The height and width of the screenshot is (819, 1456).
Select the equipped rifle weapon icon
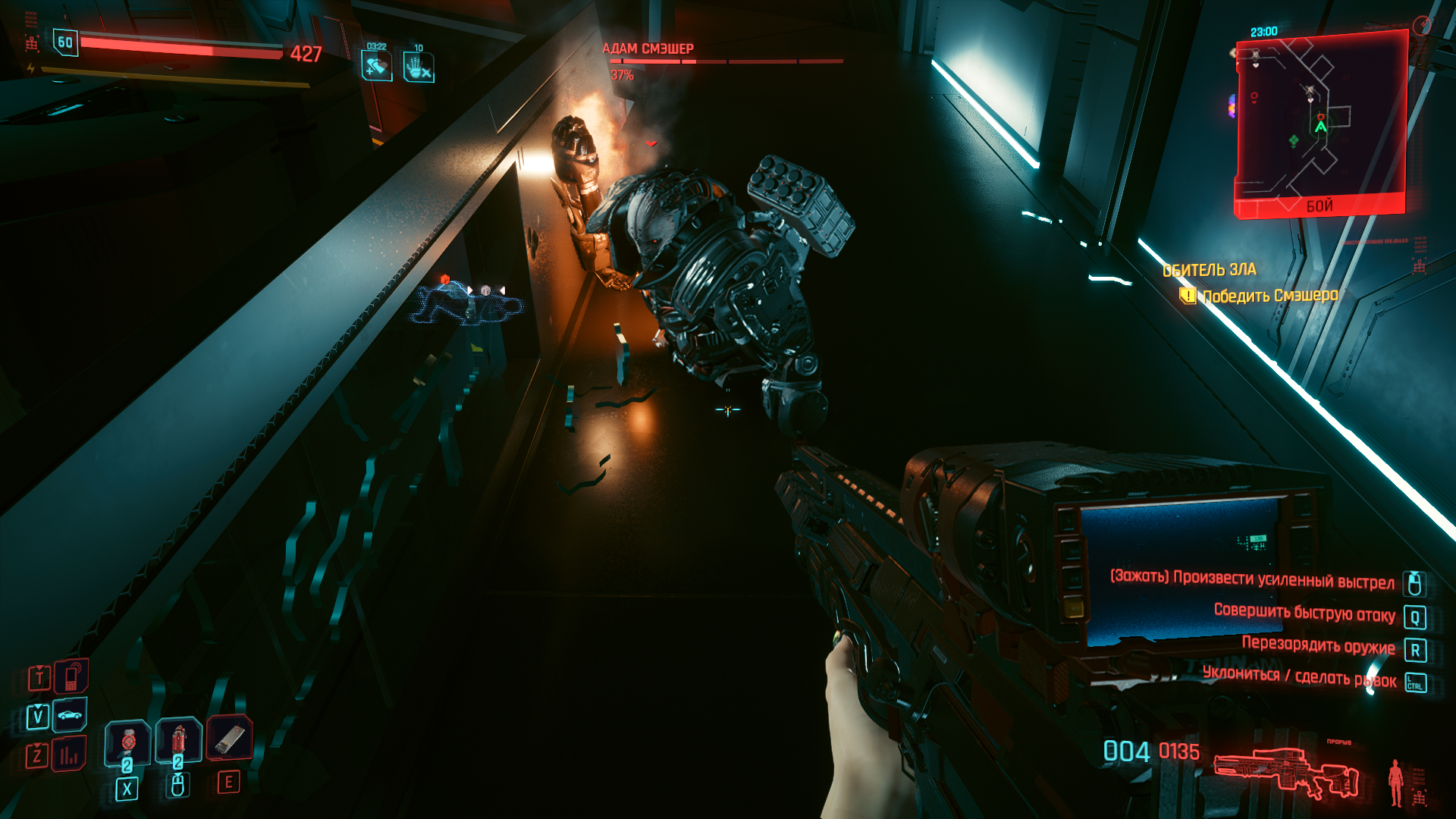pyautogui.click(x=1286, y=773)
